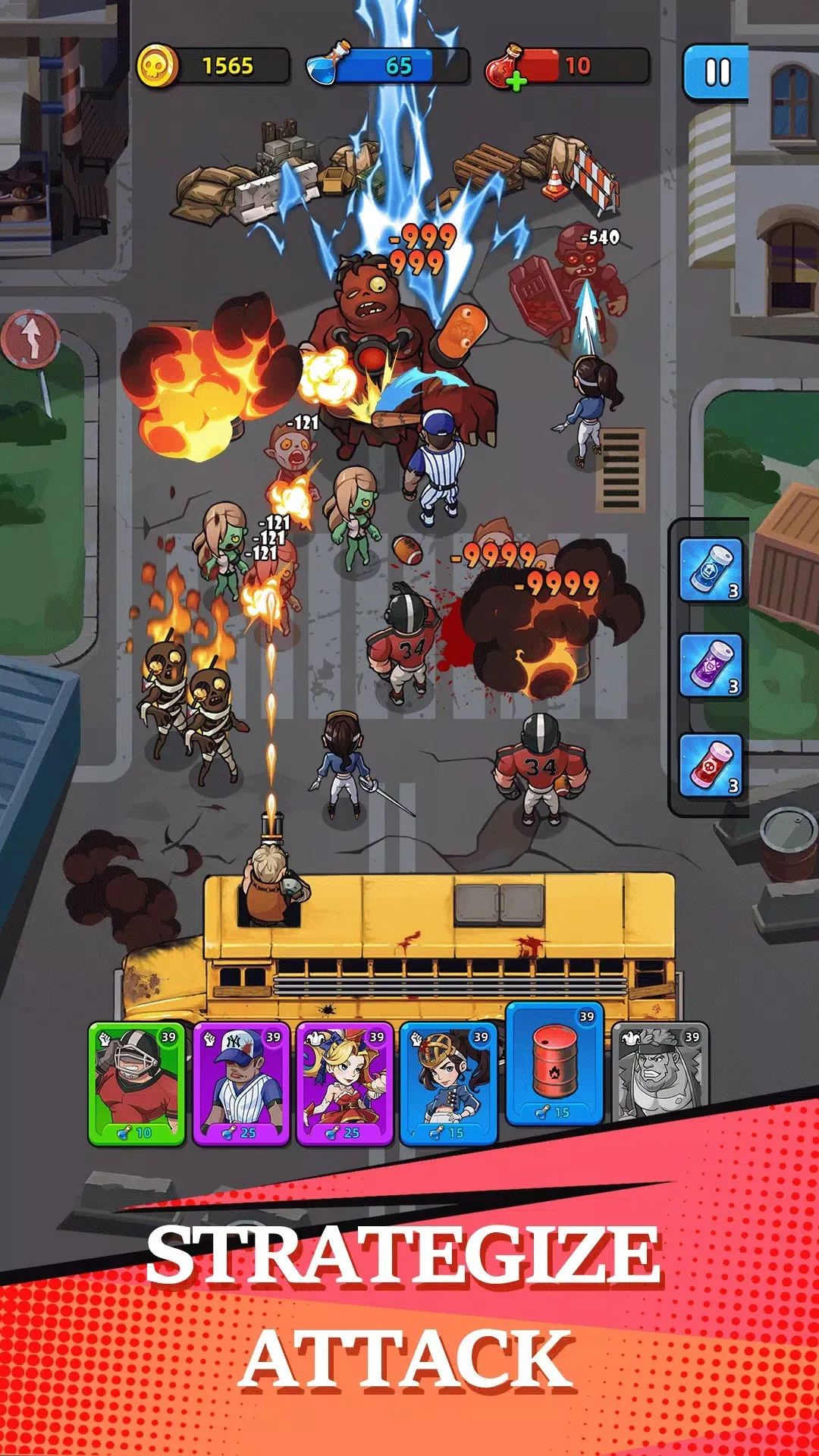Select the baseball player unit card
The height and width of the screenshot is (1456, 819).
click(241, 1083)
